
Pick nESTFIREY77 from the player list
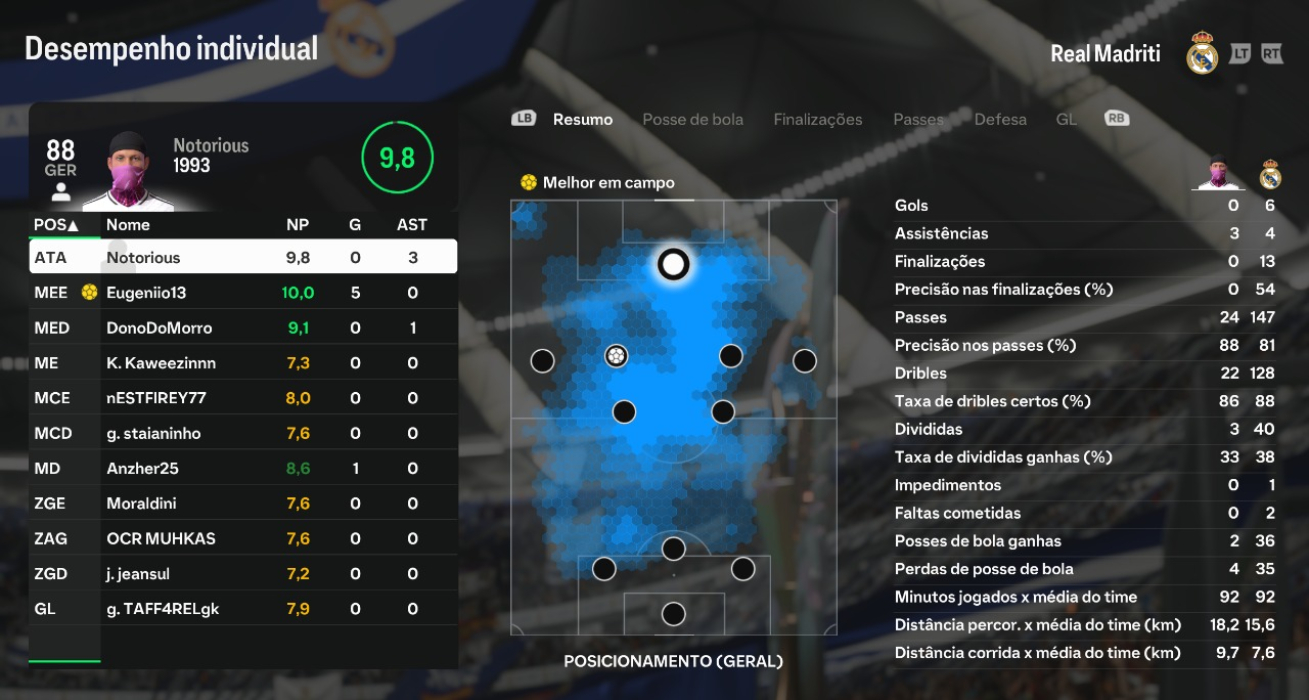click(x=243, y=398)
